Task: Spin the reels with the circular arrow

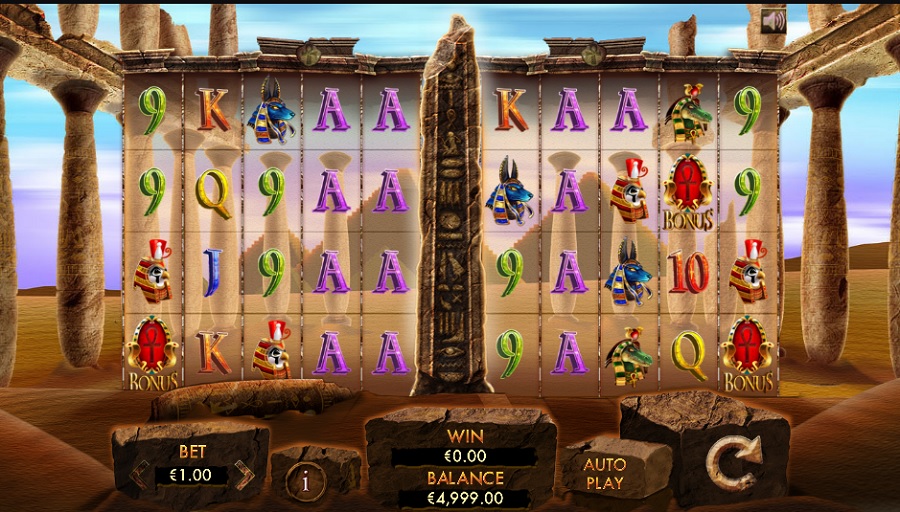Action: 733,462
